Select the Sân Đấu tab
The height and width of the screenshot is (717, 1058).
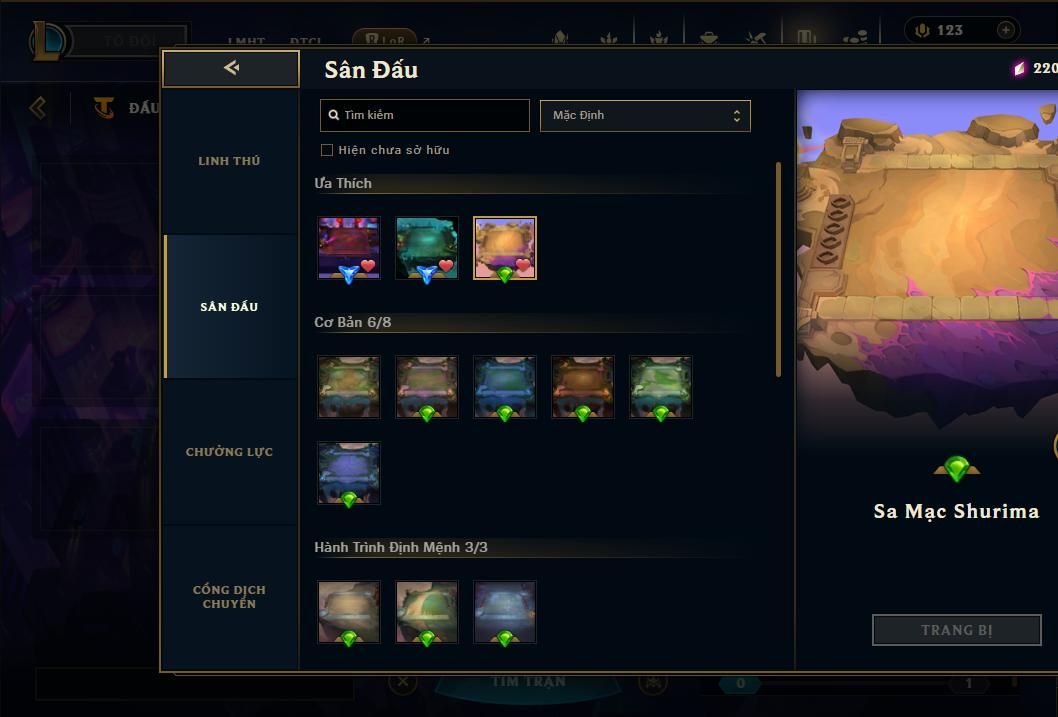point(229,307)
